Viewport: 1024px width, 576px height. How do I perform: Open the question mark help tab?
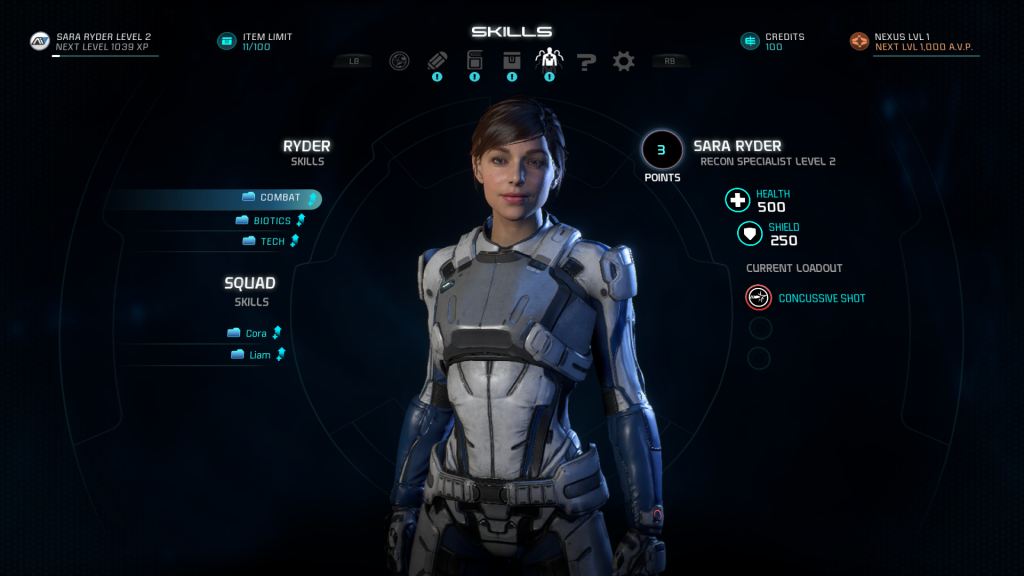tap(587, 62)
